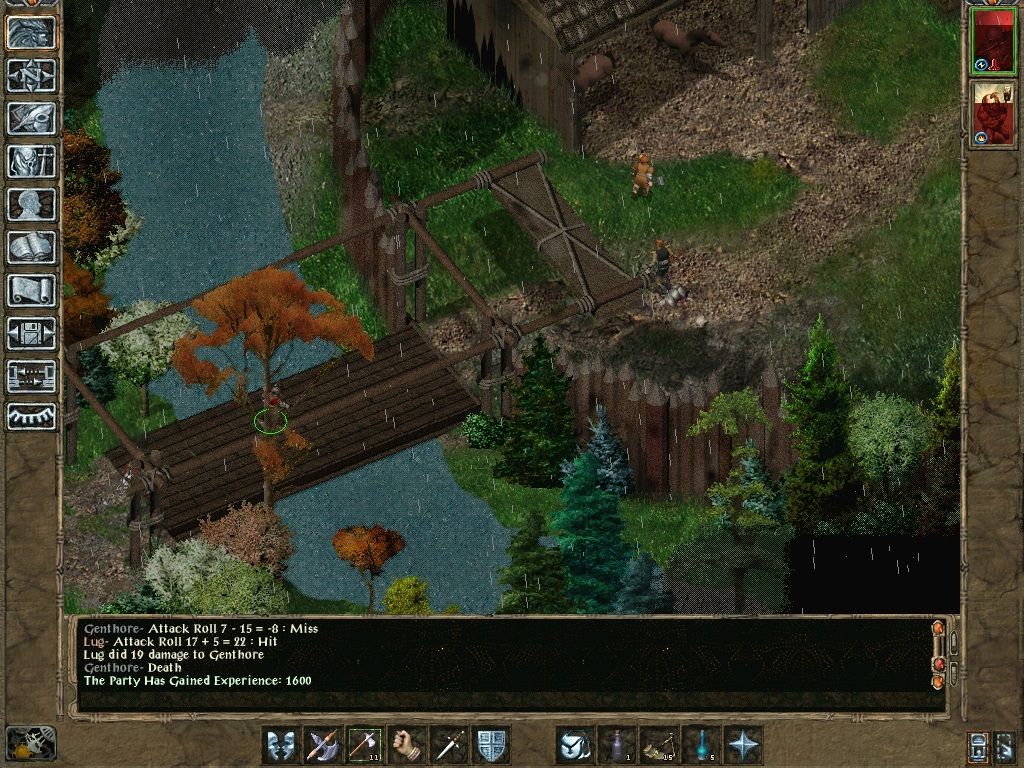Open options via the floppy disk button
The image size is (1024, 768).
click(x=31, y=333)
